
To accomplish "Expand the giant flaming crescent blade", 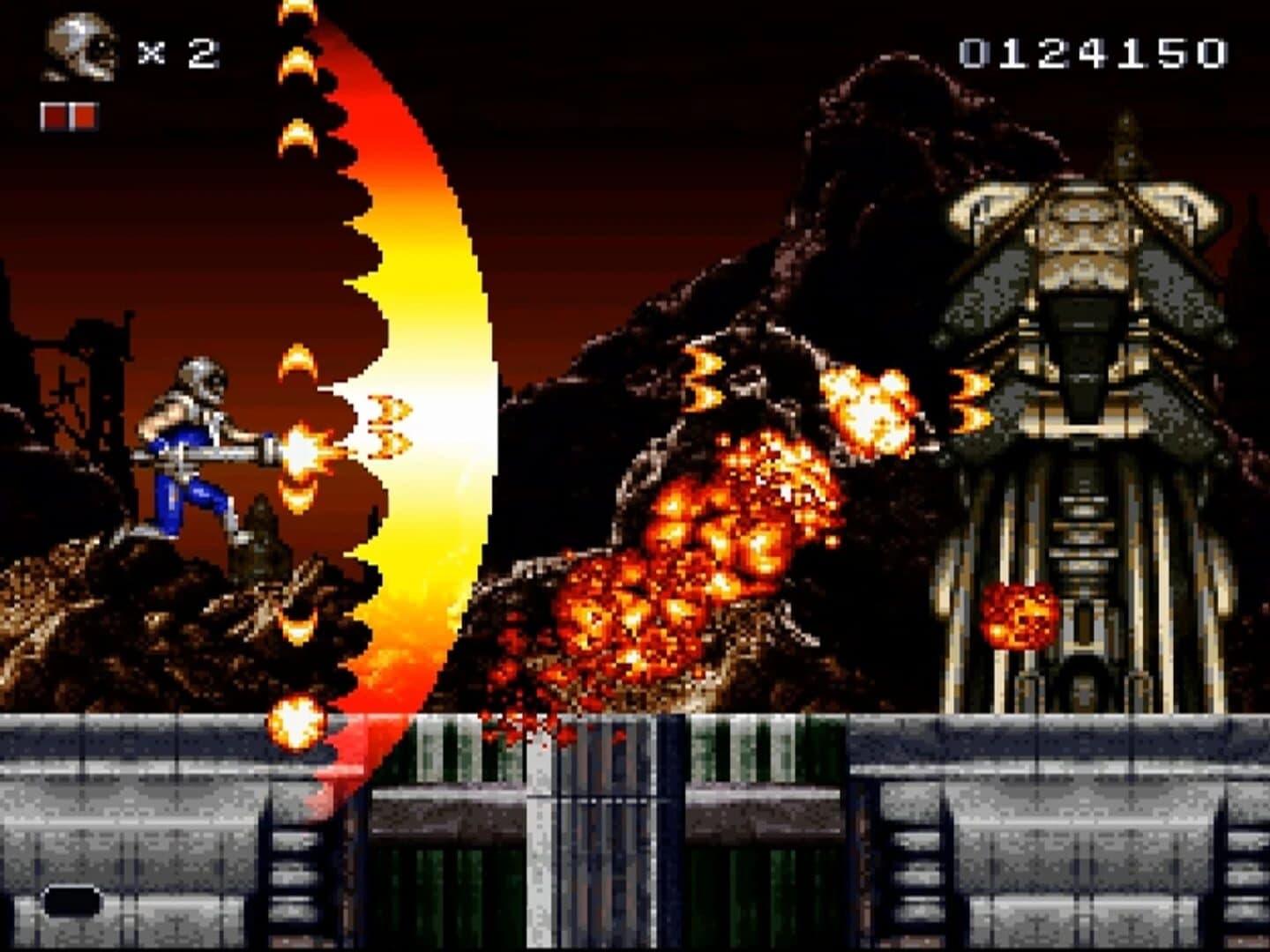I will point(423,397).
